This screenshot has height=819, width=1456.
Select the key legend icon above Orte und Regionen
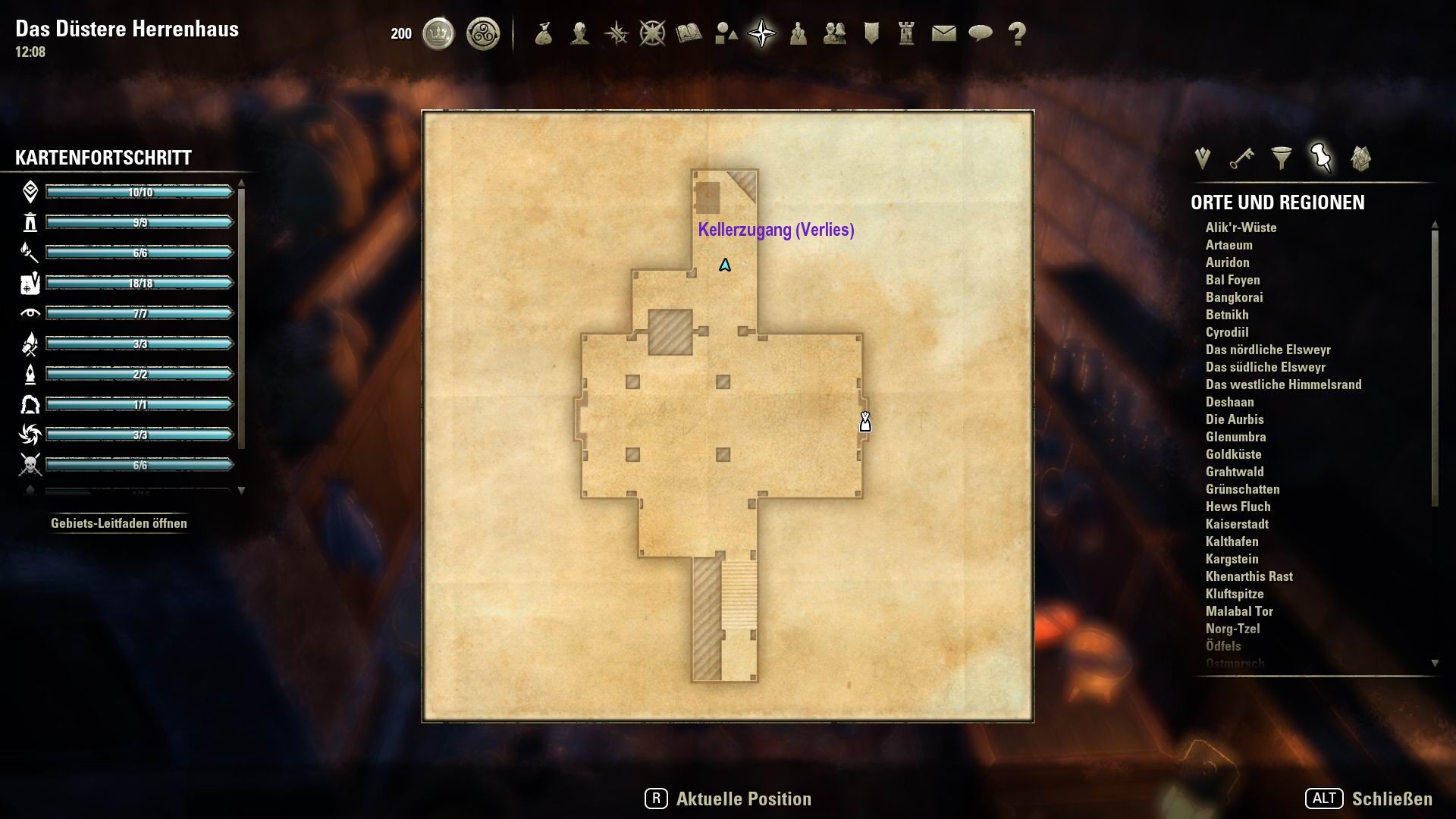click(1240, 157)
